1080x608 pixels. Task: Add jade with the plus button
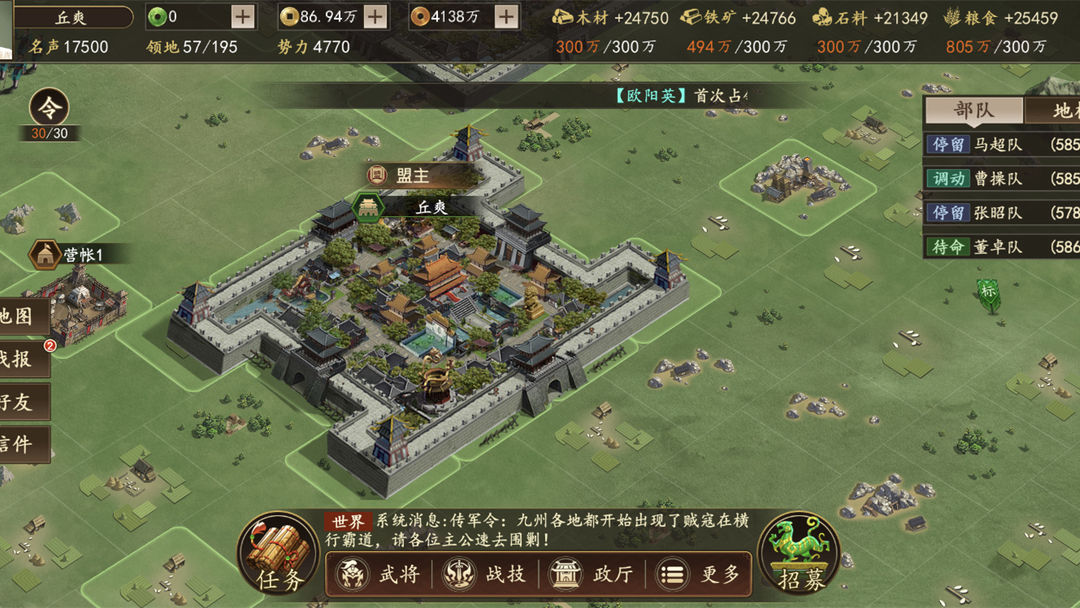click(x=243, y=16)
